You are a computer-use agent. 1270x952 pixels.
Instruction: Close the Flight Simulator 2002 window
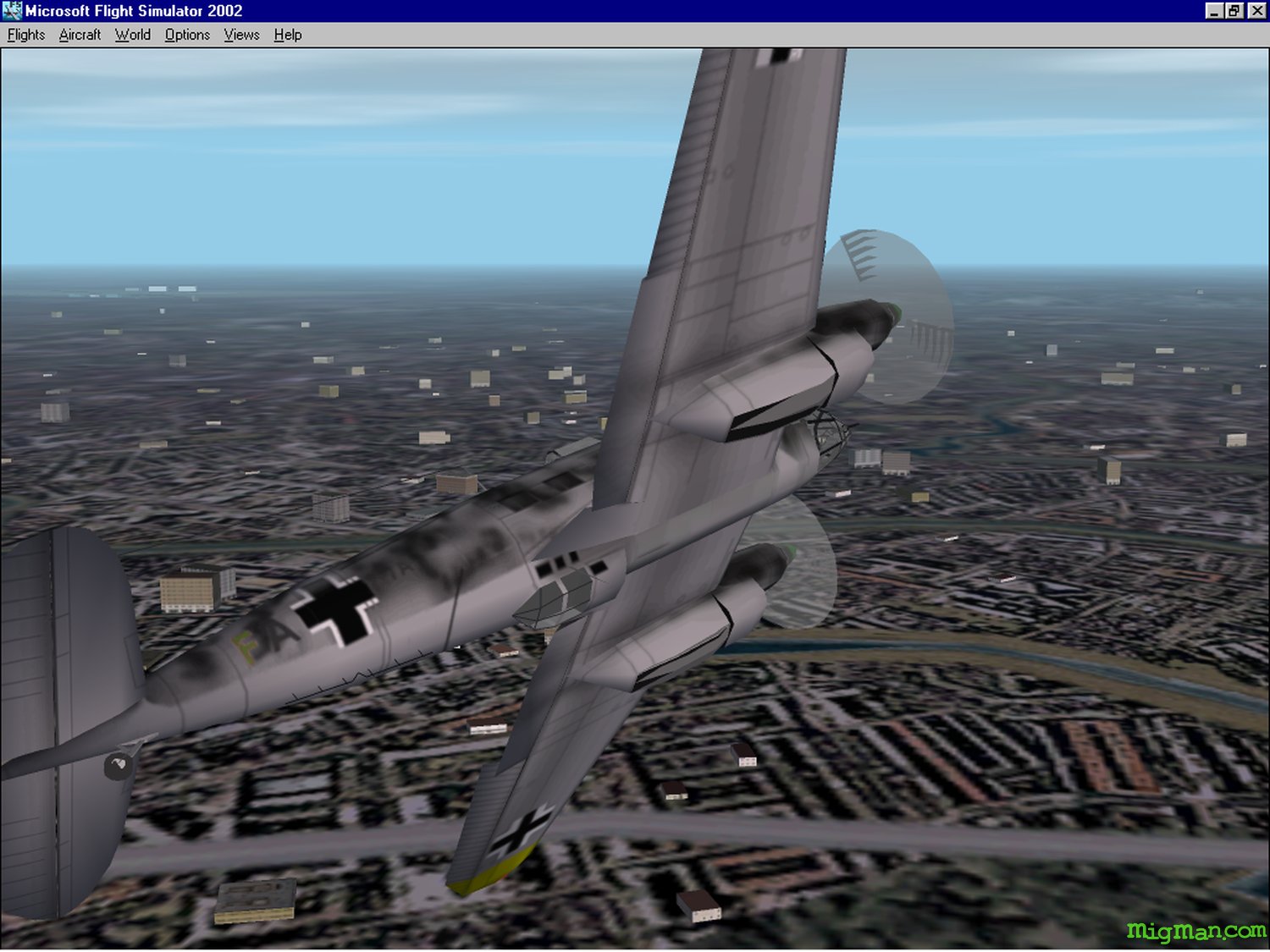pos(1257,11)
